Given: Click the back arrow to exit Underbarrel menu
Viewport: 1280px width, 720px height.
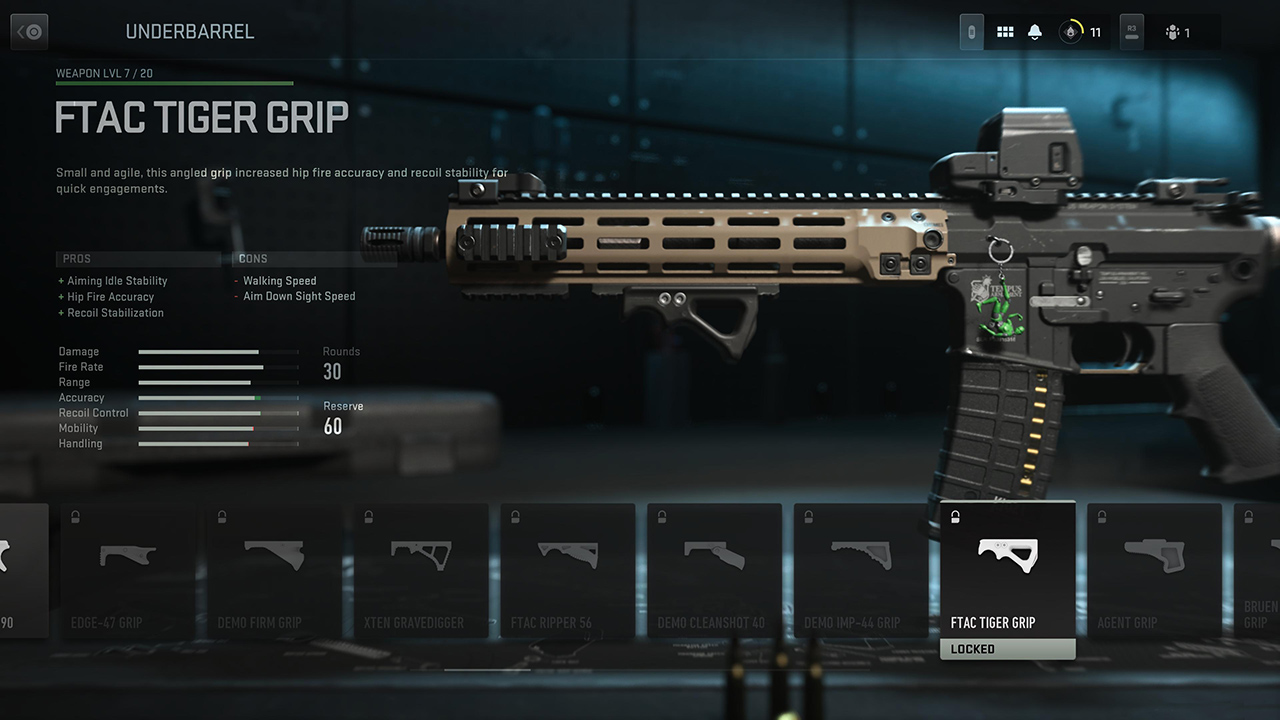Looking at the screenshot, I should pos(29,31).
